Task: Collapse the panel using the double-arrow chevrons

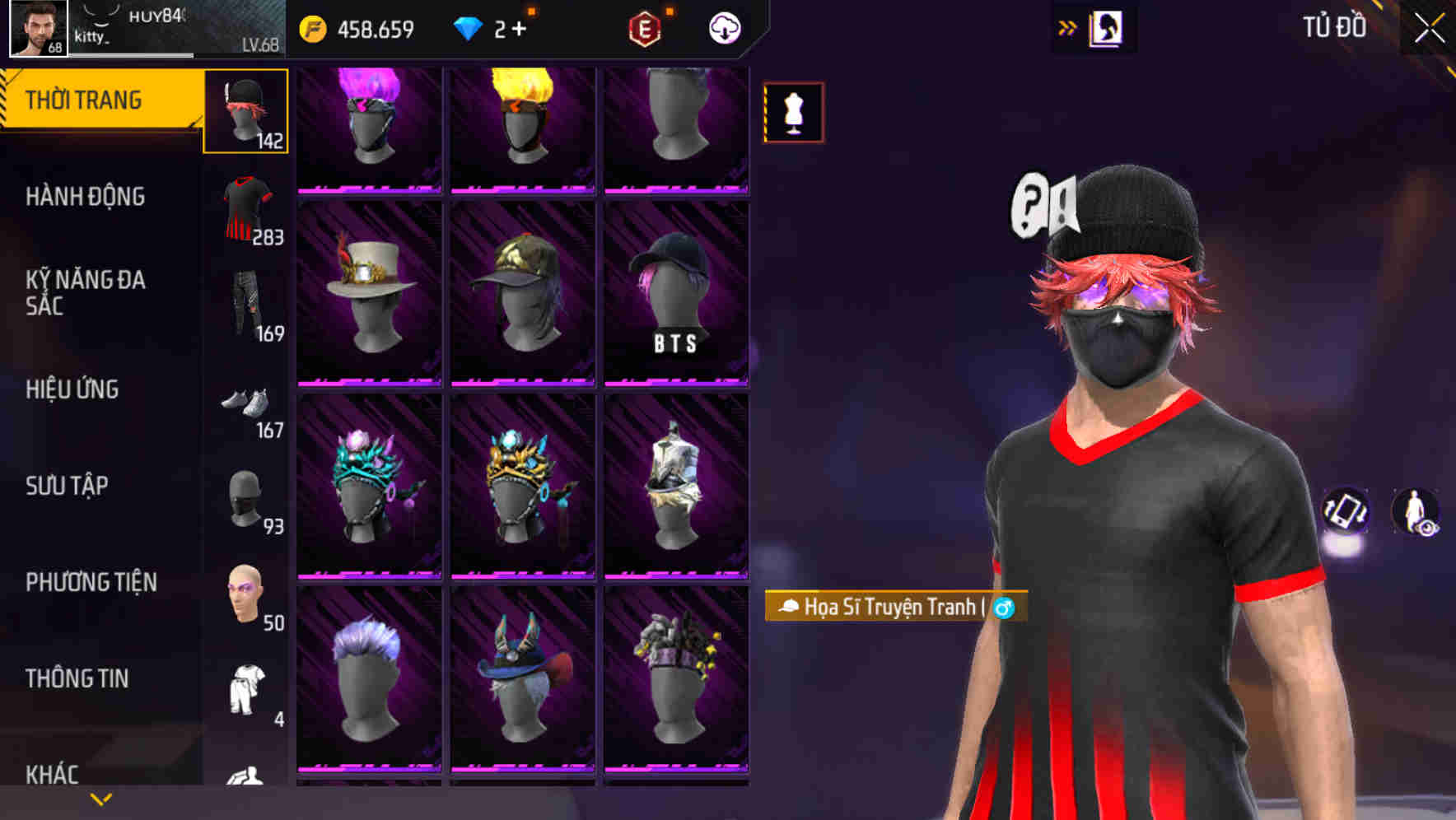Action: [1068, 27]
